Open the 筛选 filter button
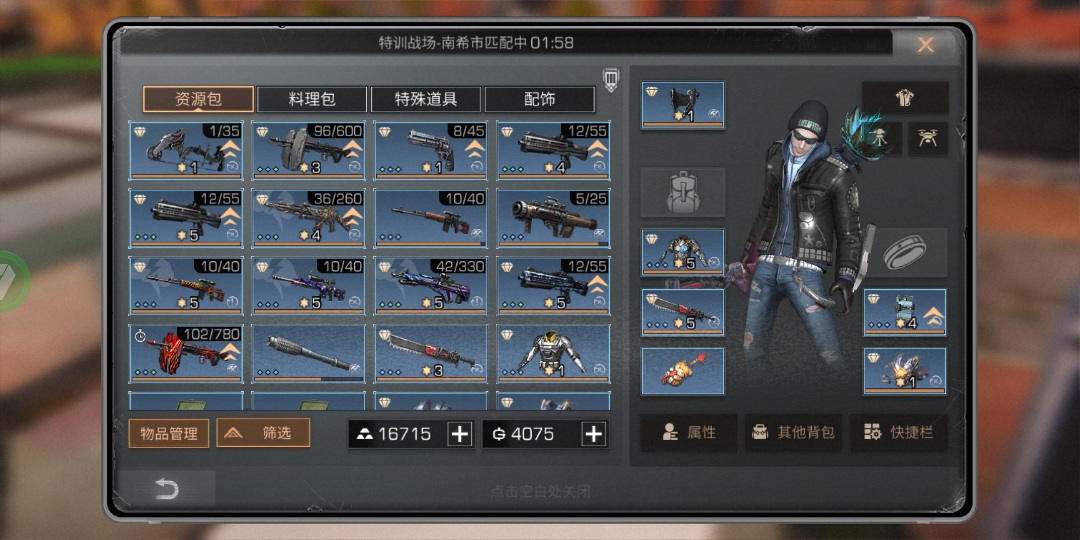This screenshot has height=540, width=1080. 263,433
